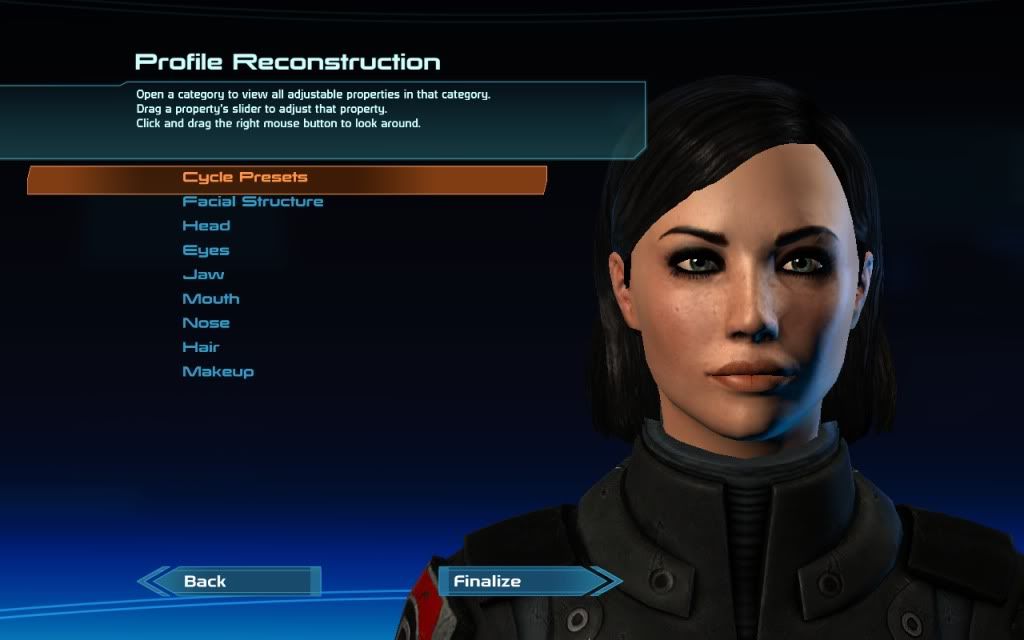1024x640 pixels.
Task: Choose the Jaw category
Action: click(203, 274)
